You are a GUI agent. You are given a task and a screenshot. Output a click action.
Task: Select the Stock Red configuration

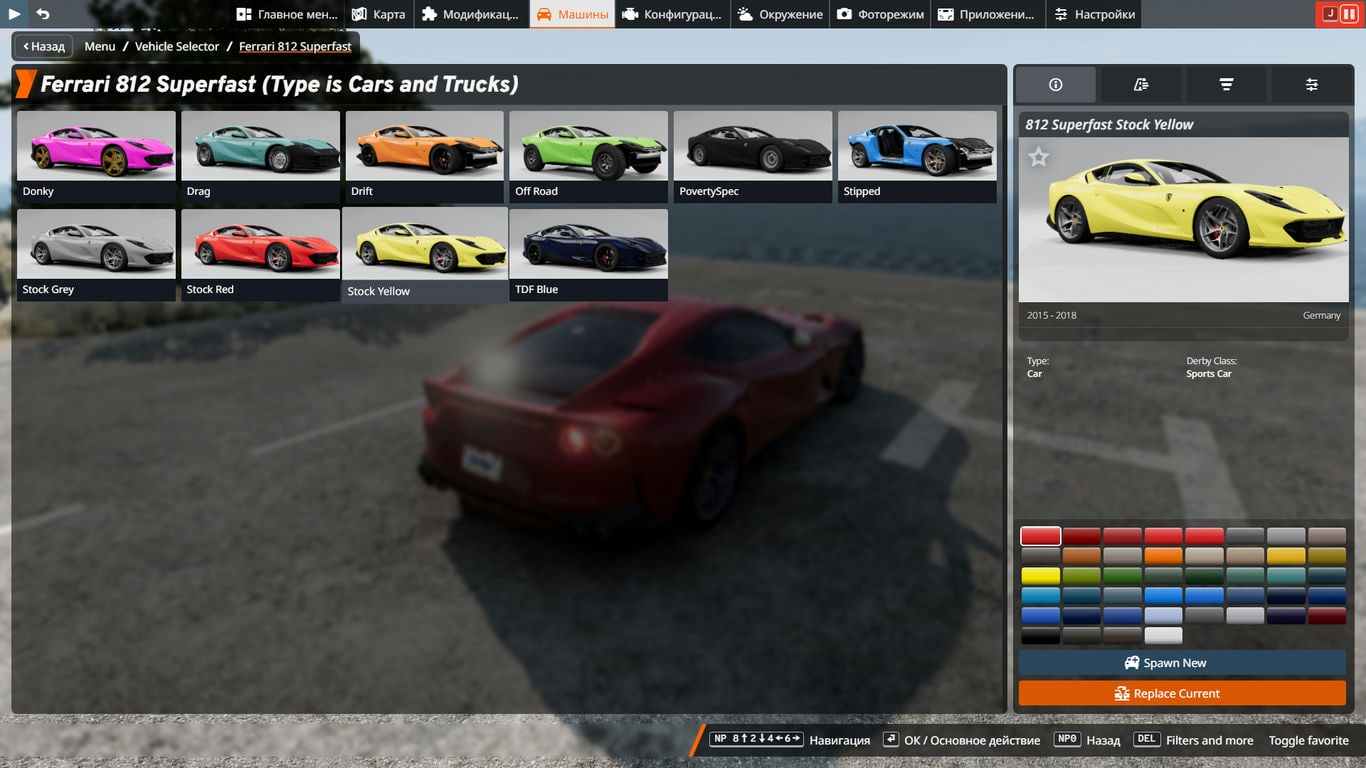(x=260, y=254)
